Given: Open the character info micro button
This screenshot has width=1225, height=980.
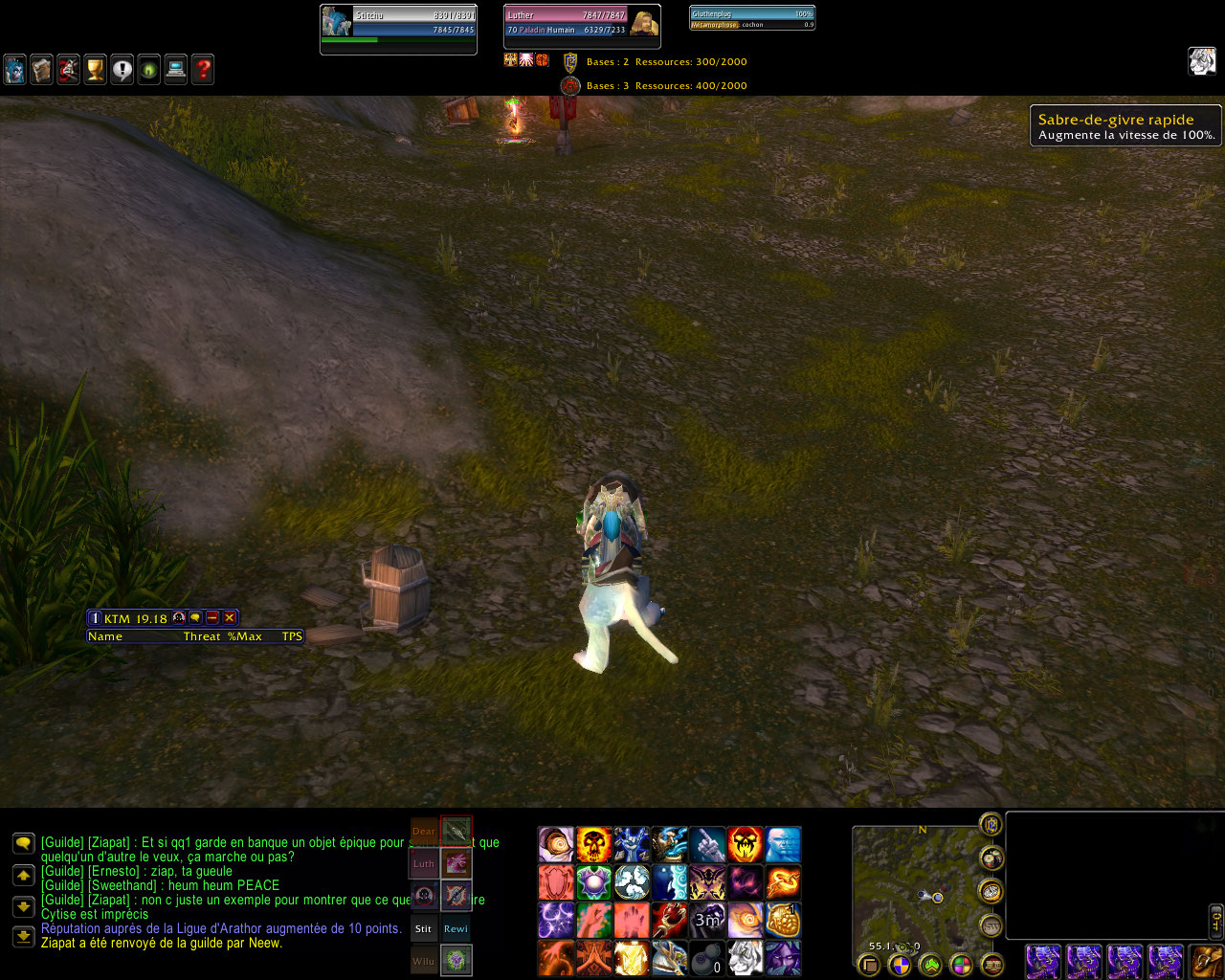Looking at the screenshot, I should tap(15, 70).
